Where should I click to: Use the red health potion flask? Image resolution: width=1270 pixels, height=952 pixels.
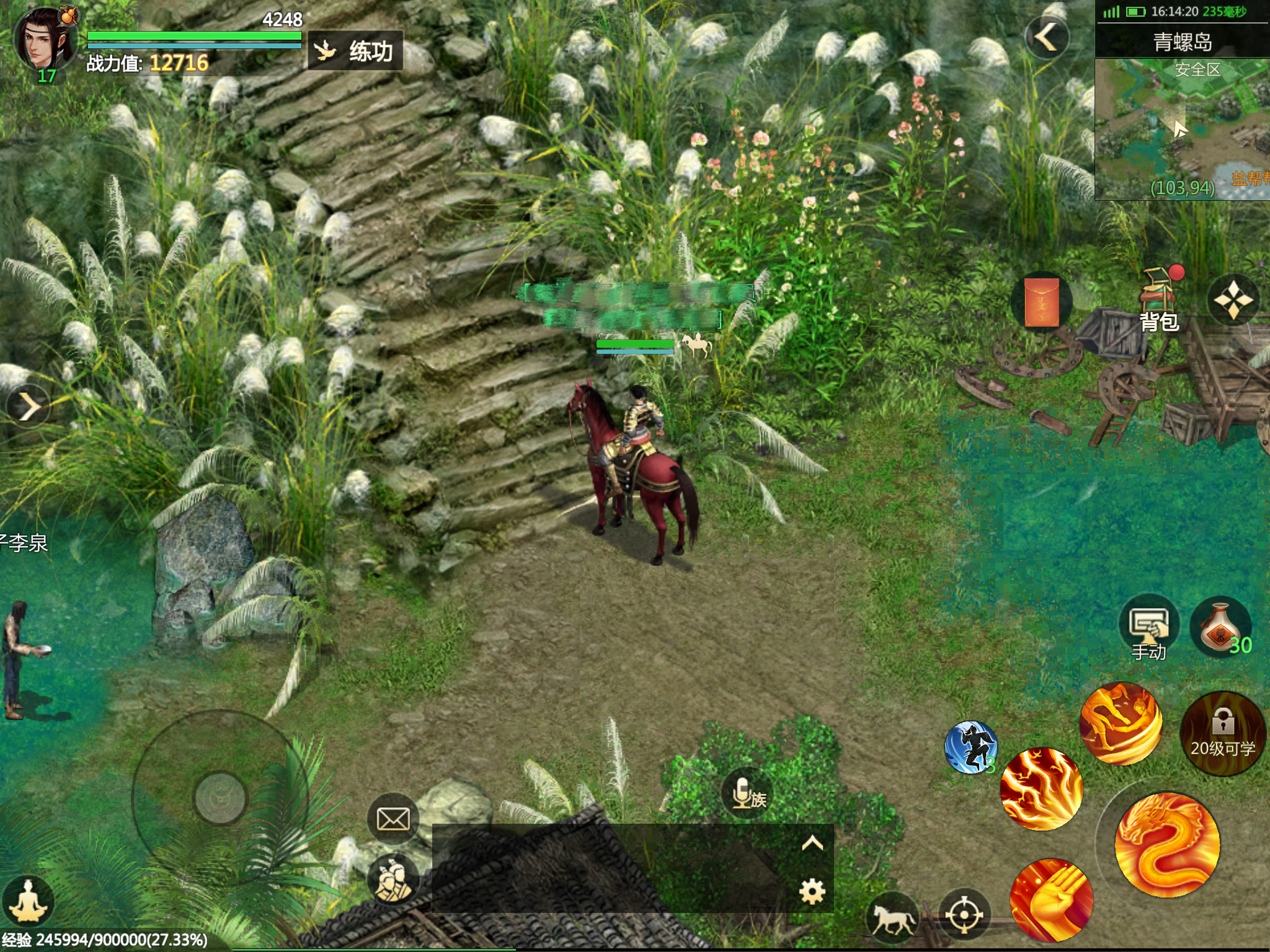coord(1220,627)
